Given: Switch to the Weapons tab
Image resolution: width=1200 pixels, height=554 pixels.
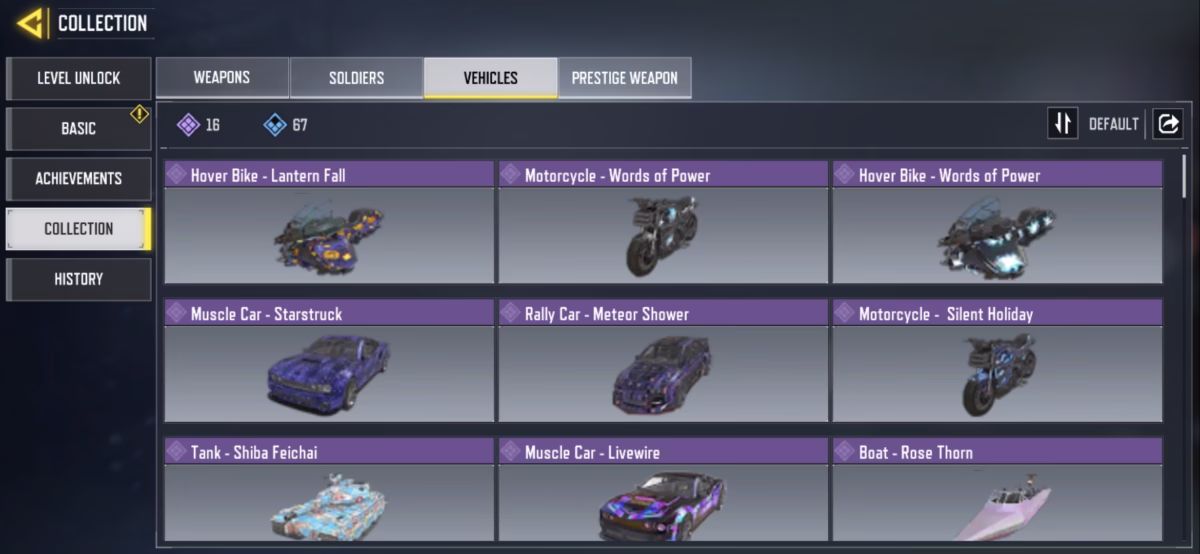Looking at the screenshot, I should 222,78.
